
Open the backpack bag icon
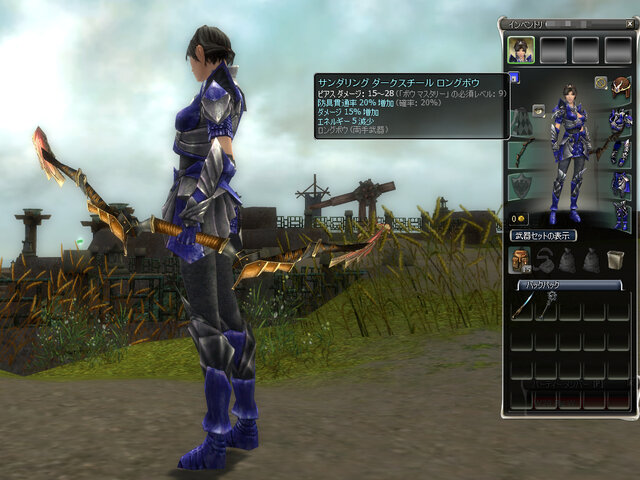(x=520, y=260)
